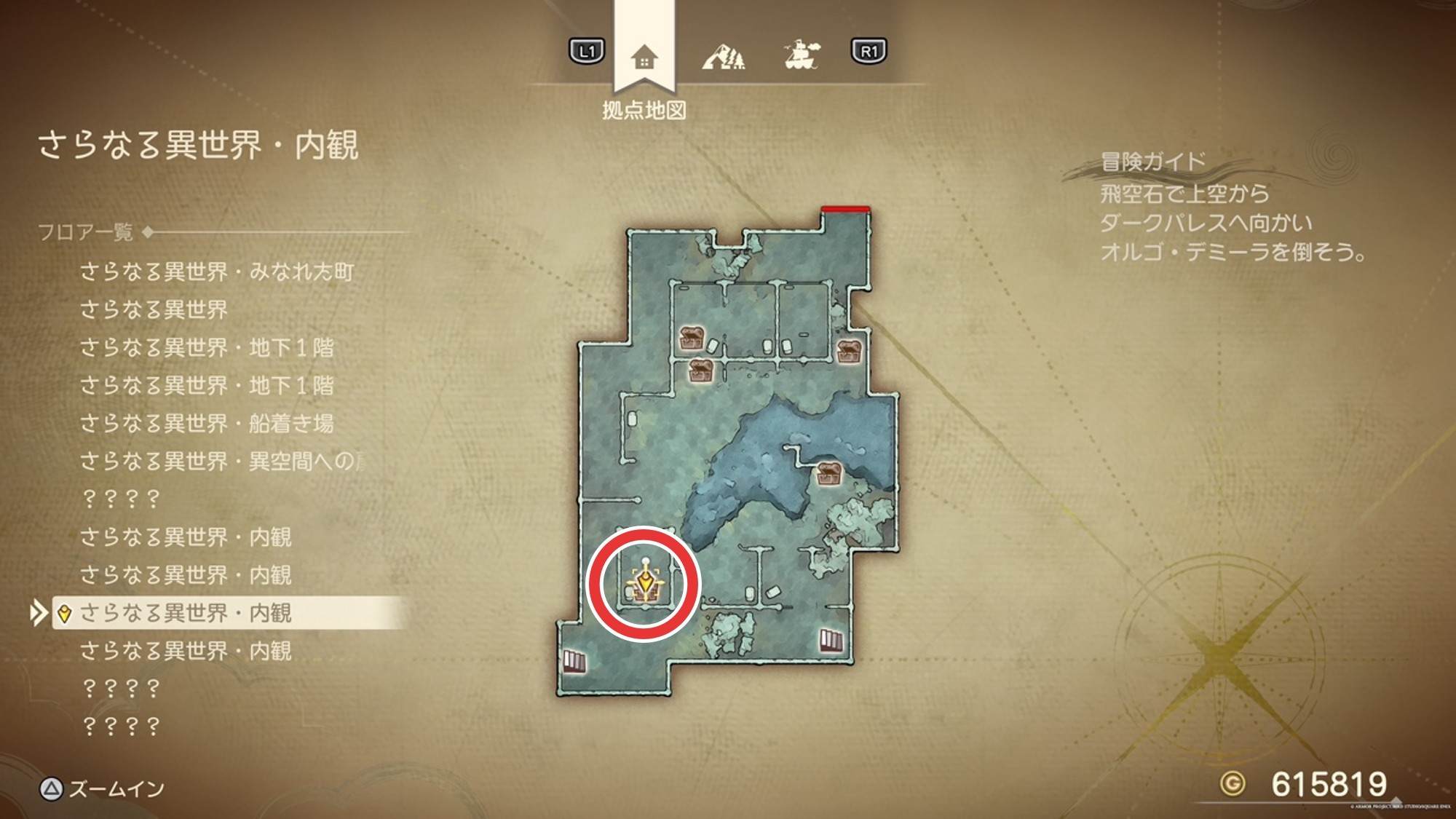
Task: Choose the さらなる異世界・みなれた町 floor entry
Action: [x=216, y=272]
